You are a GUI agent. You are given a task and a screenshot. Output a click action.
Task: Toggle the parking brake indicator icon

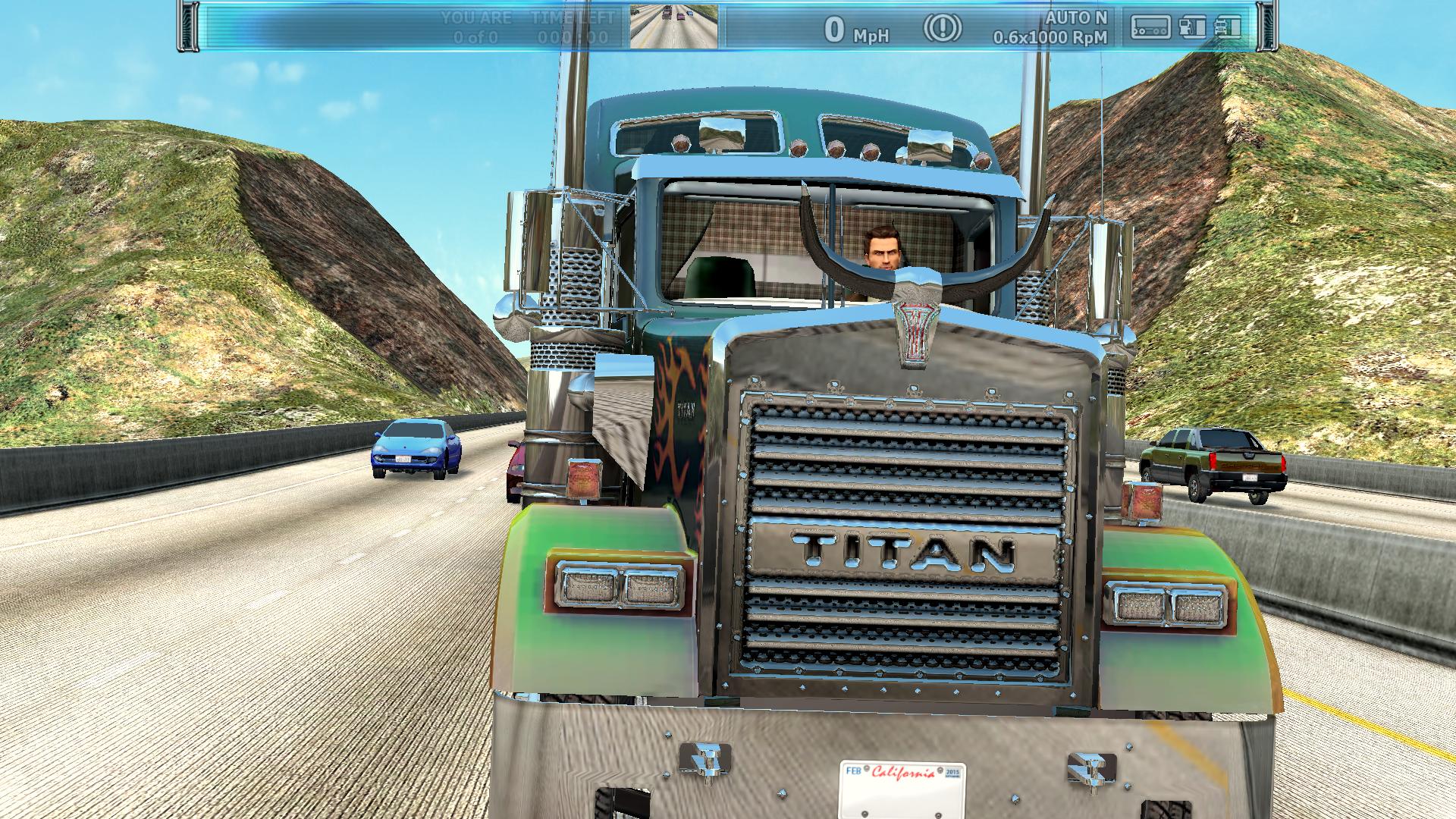point(943,28)
